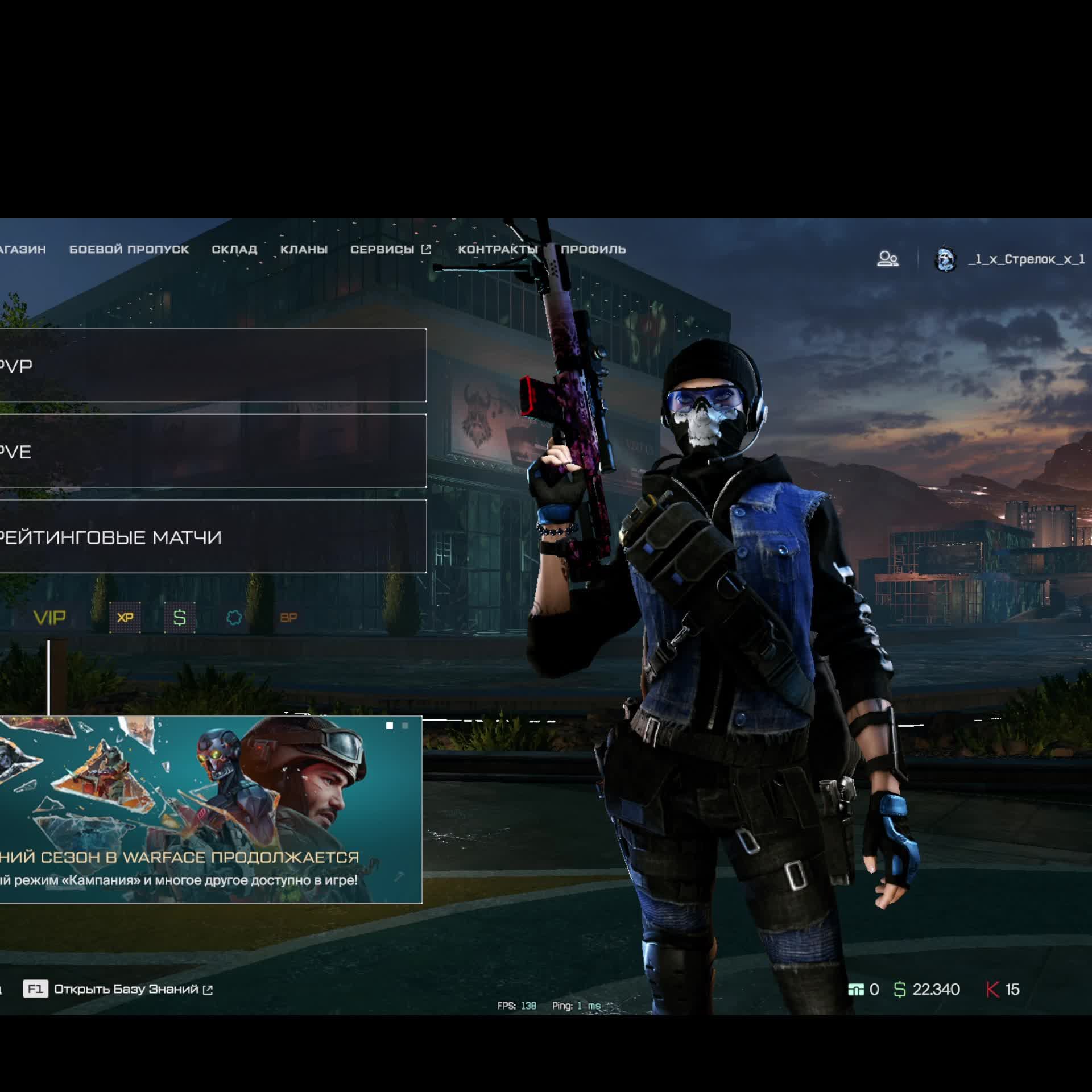Click the BP booster icon
The height and width of the screenshot is (1092, 1092).
[288, 618]
